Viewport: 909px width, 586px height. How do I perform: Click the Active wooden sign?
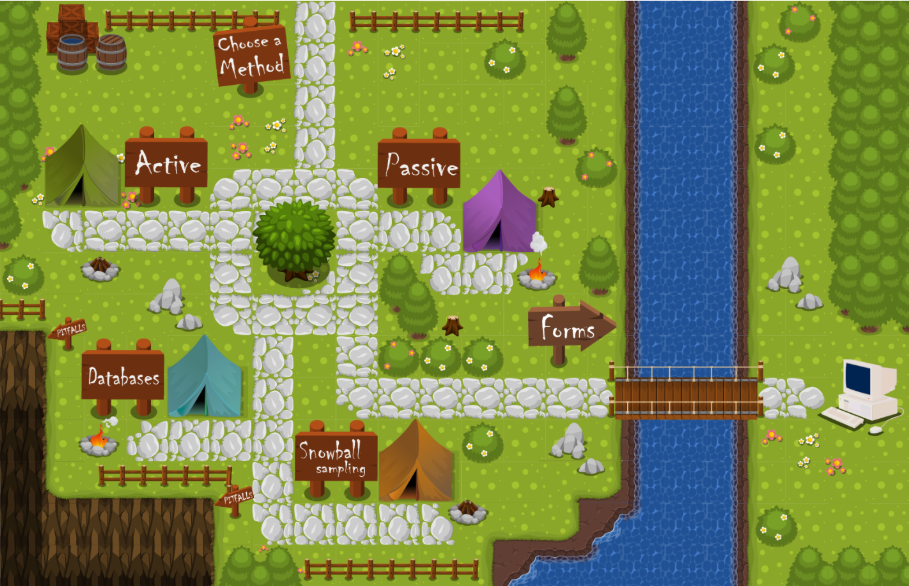(x=166, y=163)
